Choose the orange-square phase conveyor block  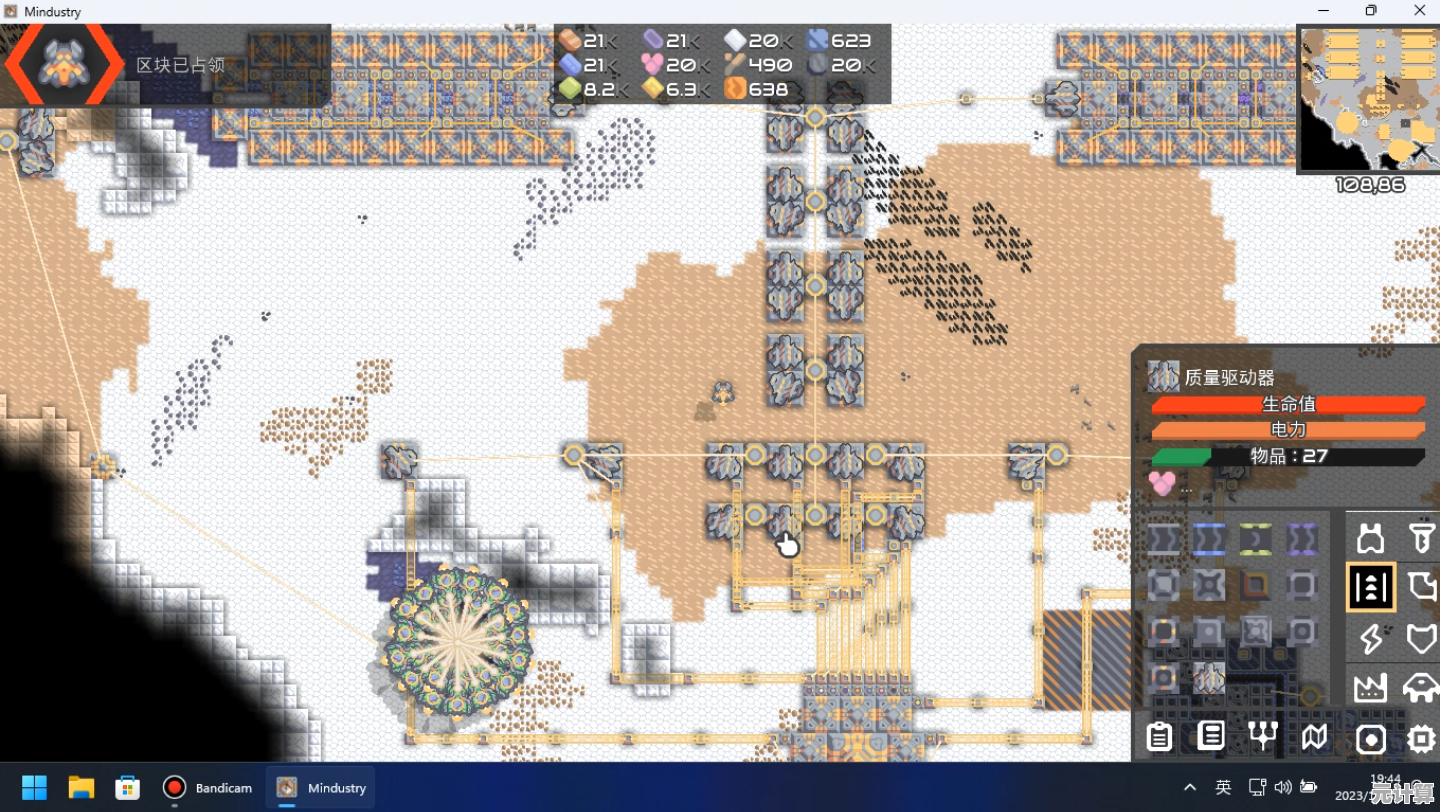(1255, 585)
